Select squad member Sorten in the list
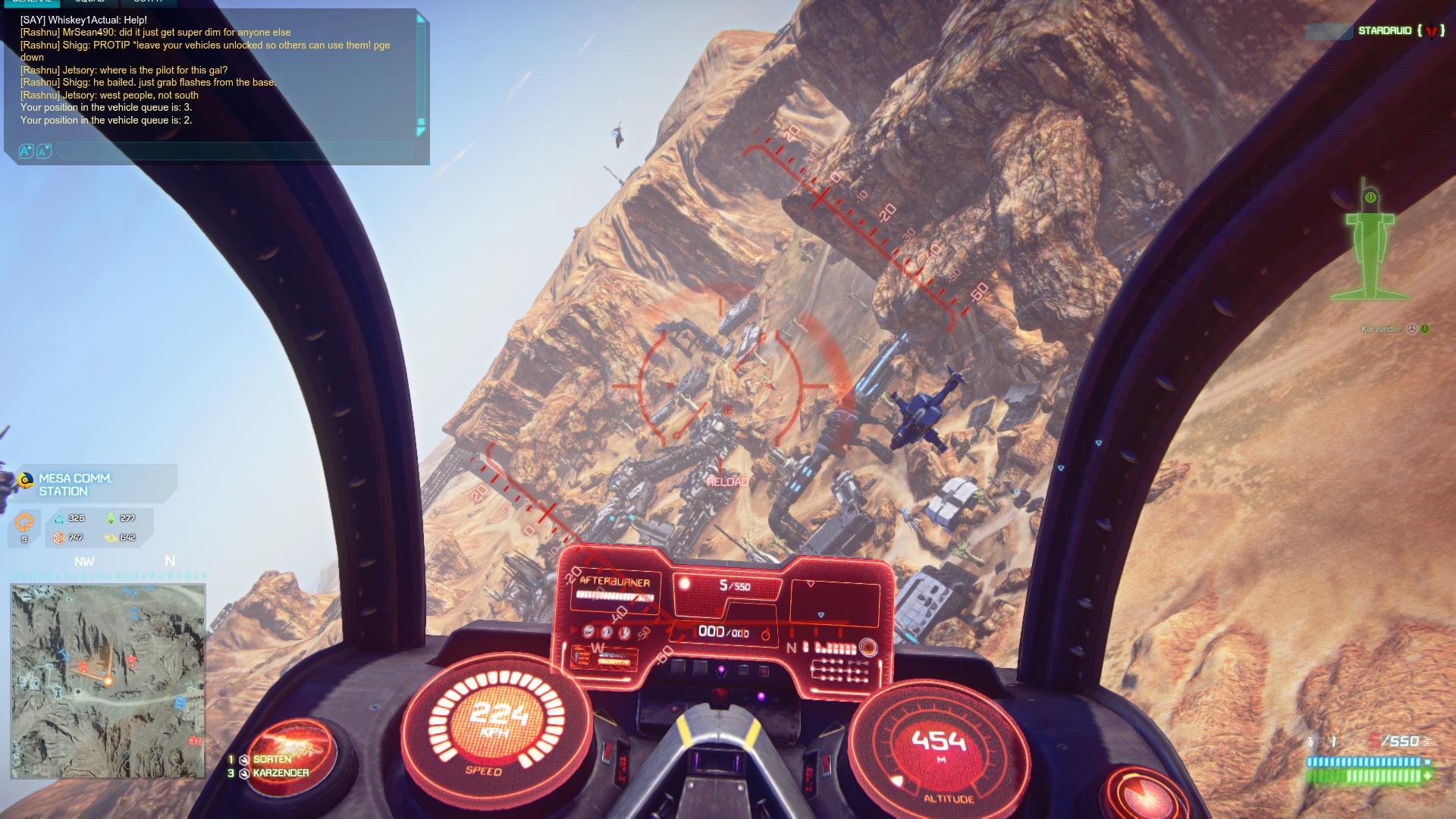This screenshot has width=1456, height=819. click(271, 759)
